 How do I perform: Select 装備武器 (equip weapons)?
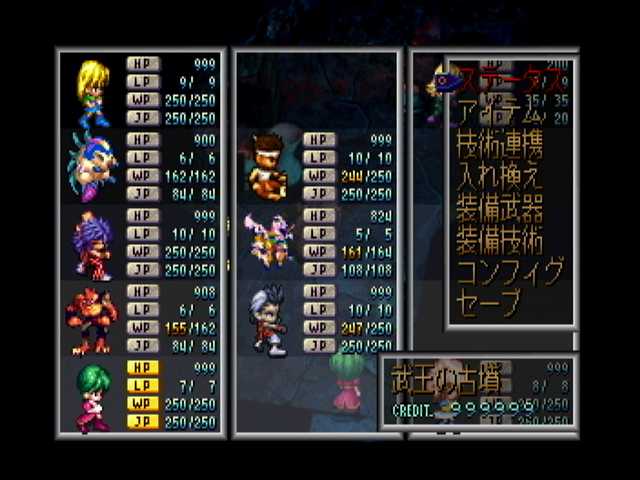point(499,208)
